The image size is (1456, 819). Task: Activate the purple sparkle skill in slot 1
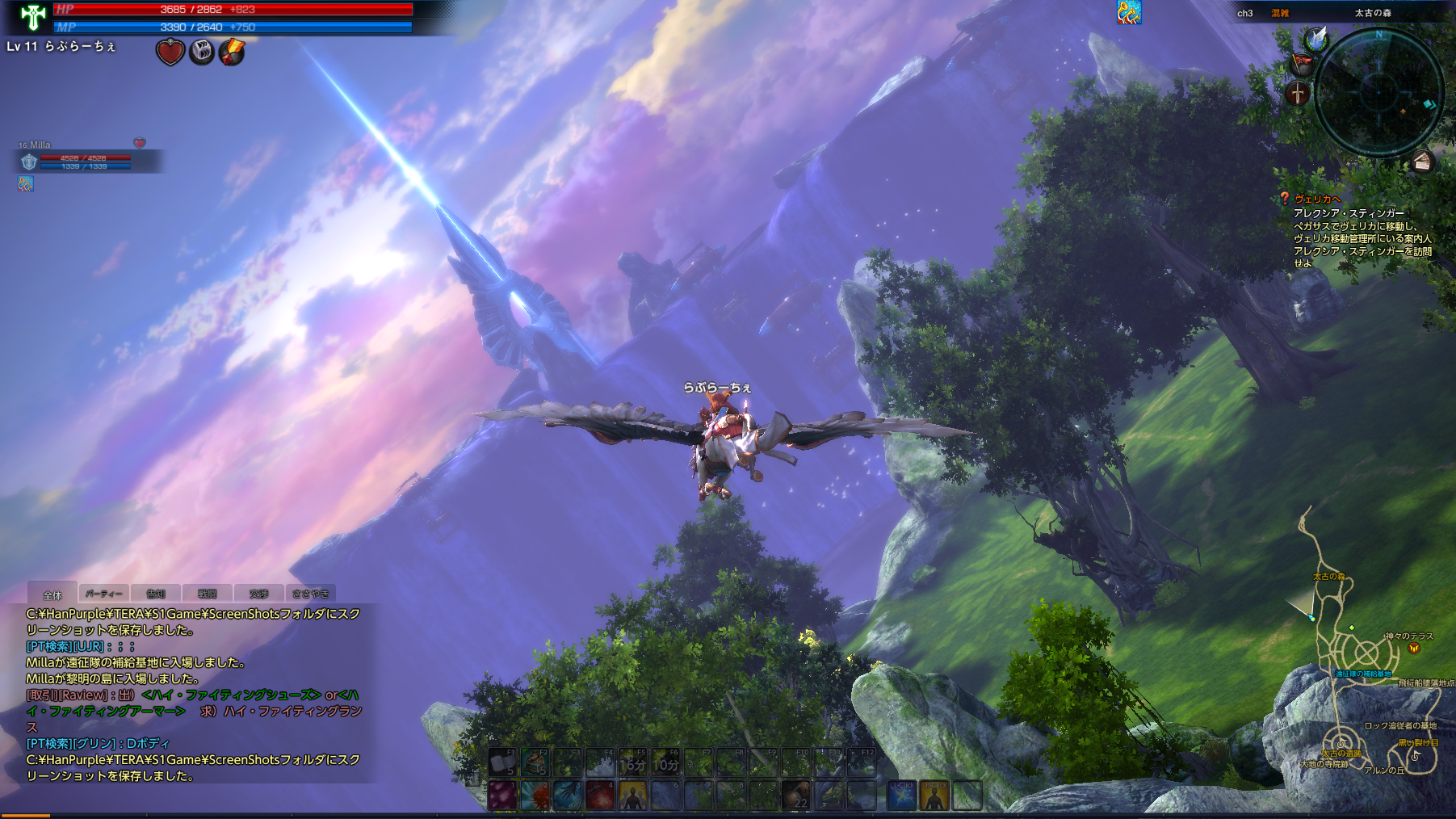point(502,796)
